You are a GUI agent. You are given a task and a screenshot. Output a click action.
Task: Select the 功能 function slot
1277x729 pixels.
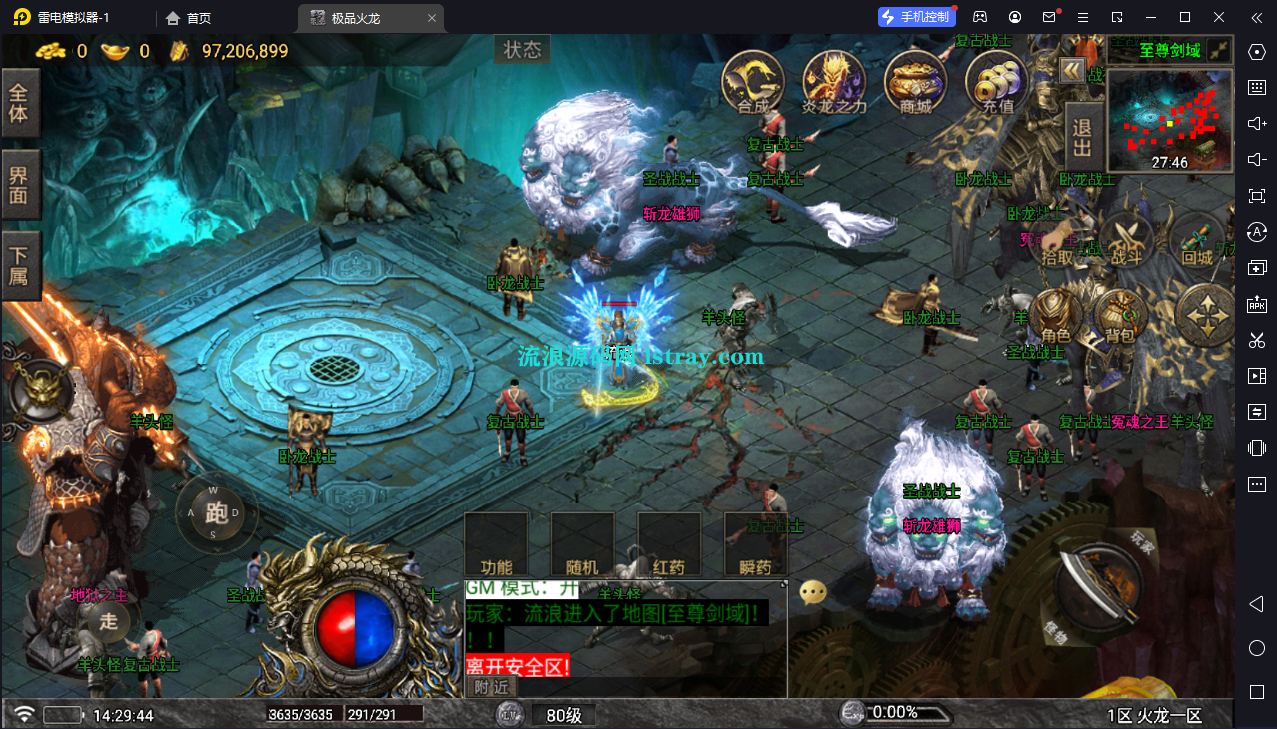496,546
